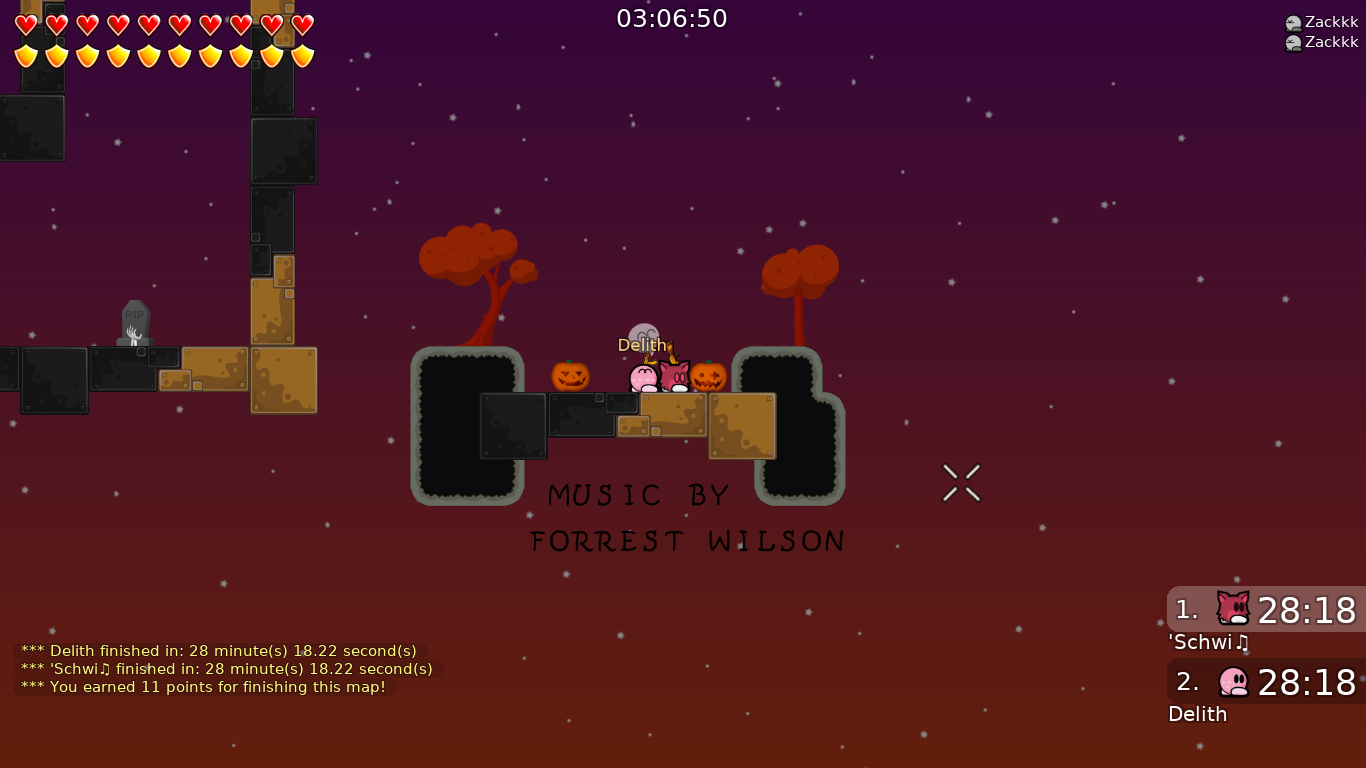Click the pumpkin left of the player characters
Image resolution: width=1366 pixels, height=768 pixels.
pos(570,377)
